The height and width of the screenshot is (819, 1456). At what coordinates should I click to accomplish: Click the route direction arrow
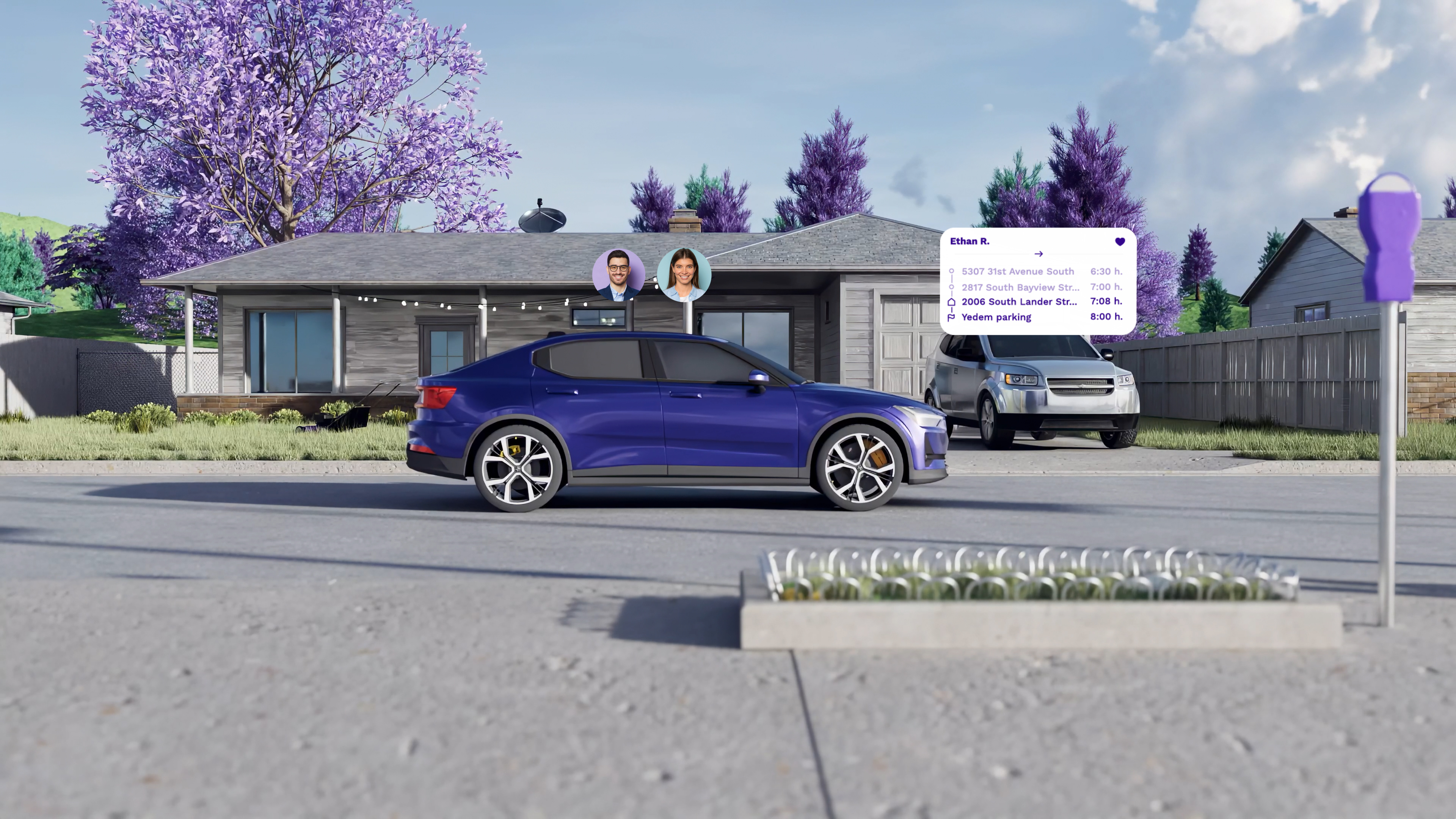(1038, 254)
